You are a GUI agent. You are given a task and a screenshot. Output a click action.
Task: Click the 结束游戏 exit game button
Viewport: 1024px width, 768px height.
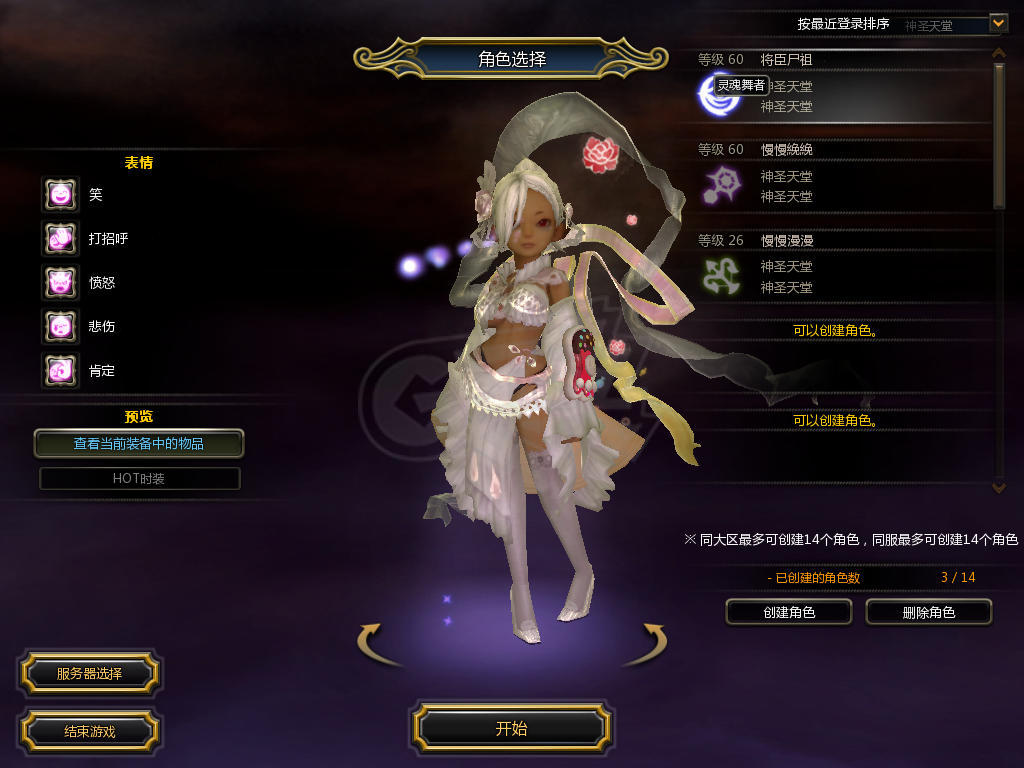click(89, 731)
